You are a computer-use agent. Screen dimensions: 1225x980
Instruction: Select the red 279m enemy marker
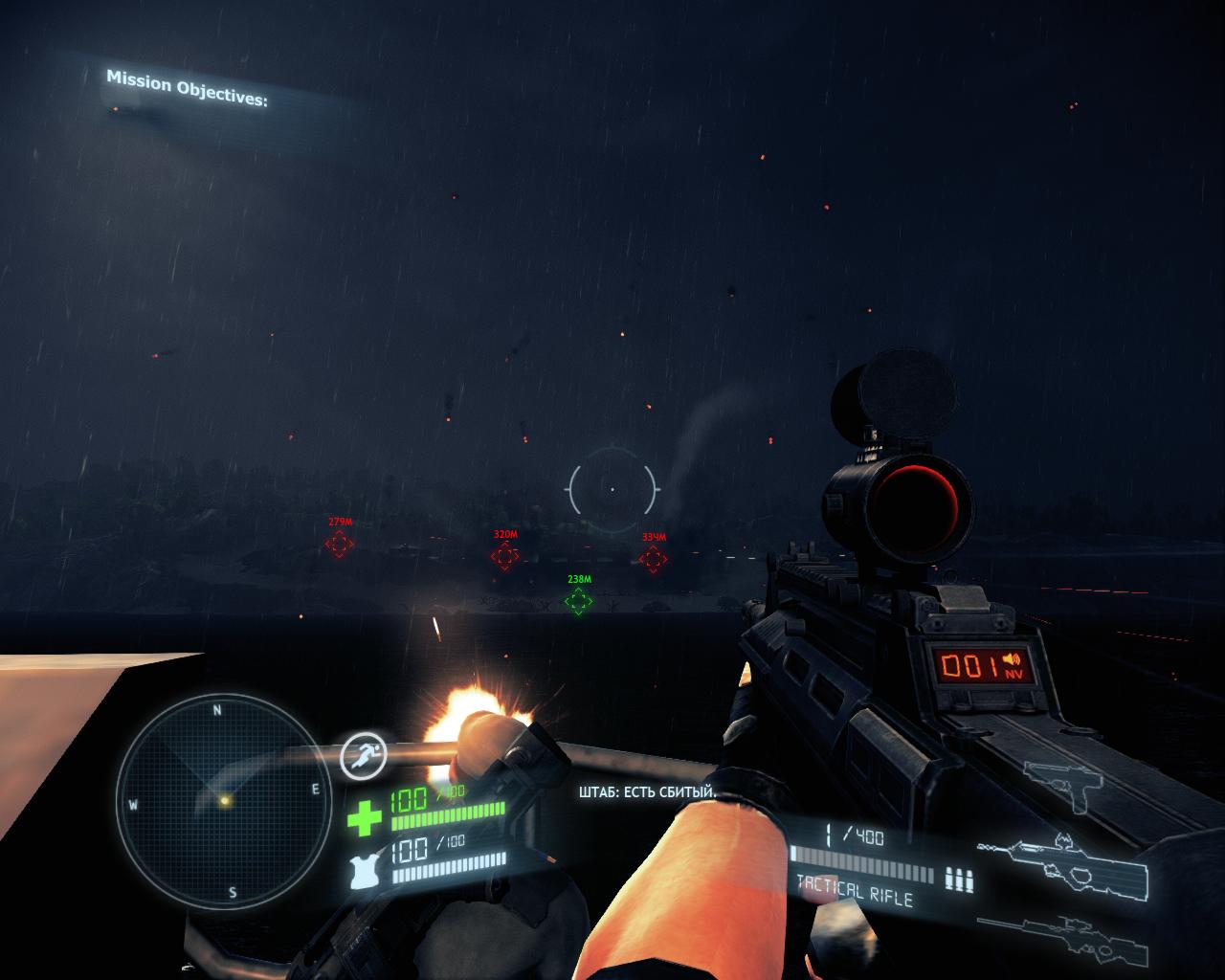339,544
